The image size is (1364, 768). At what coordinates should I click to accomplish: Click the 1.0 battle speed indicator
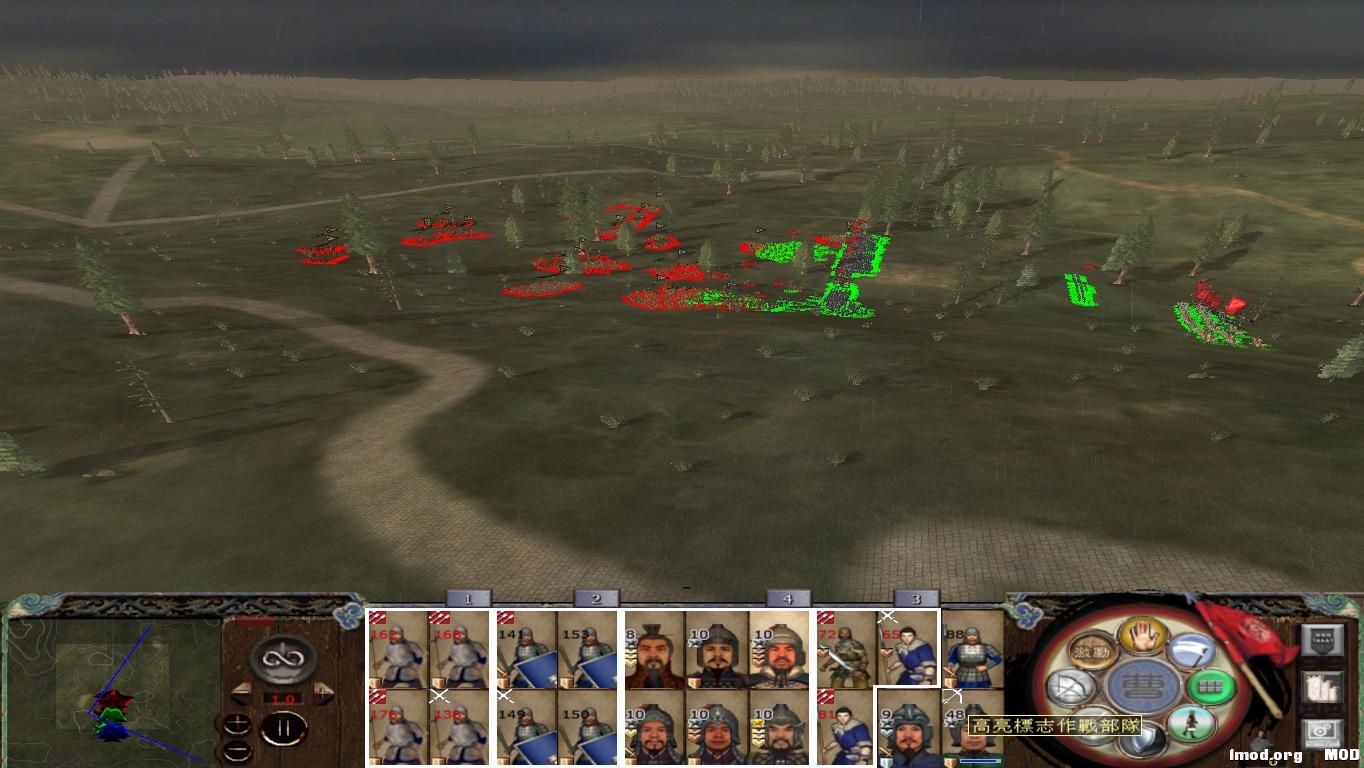pos(282,698)
